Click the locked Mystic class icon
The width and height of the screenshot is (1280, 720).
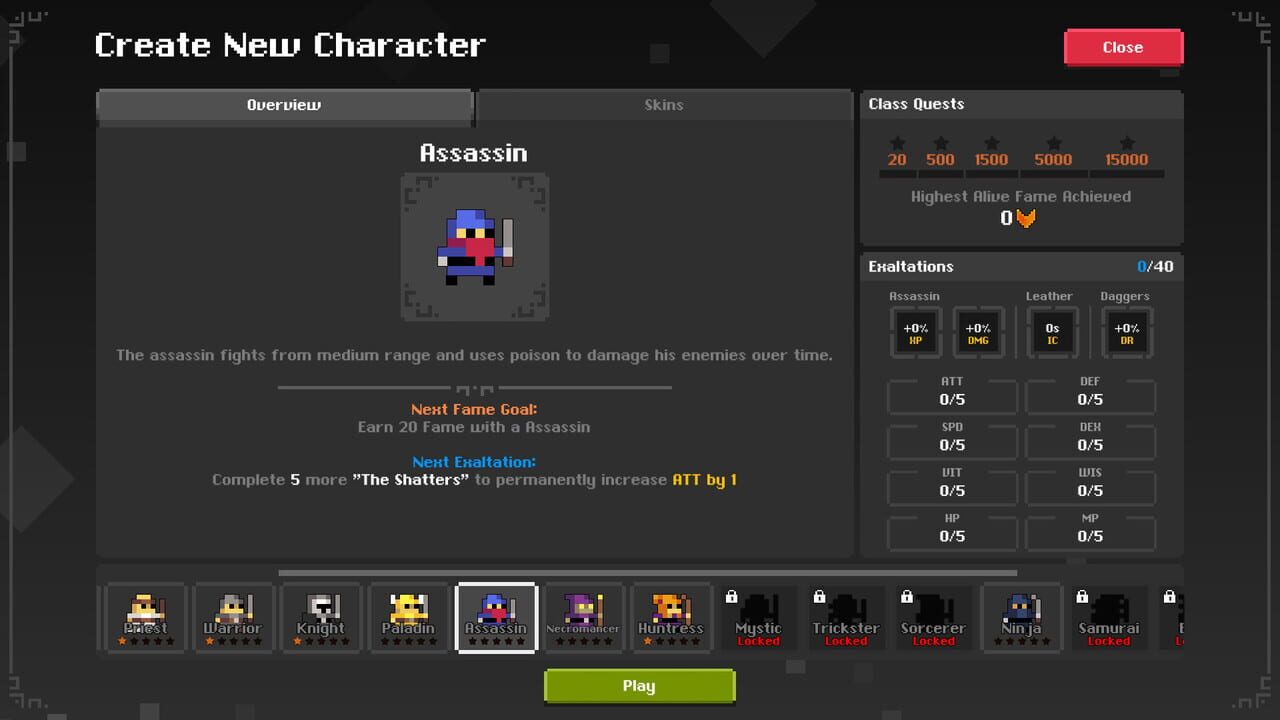pos(759,615)
